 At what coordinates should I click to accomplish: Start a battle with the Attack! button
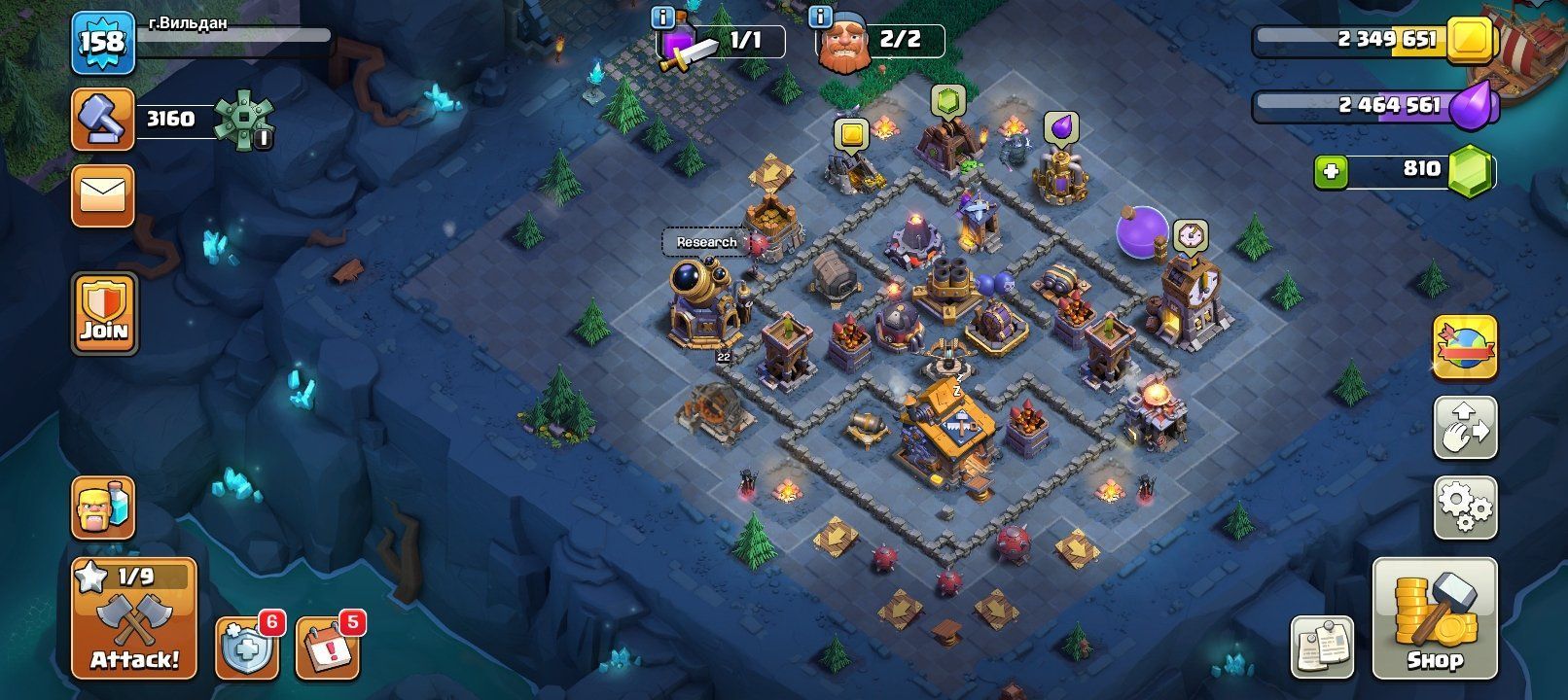(134, 617)
